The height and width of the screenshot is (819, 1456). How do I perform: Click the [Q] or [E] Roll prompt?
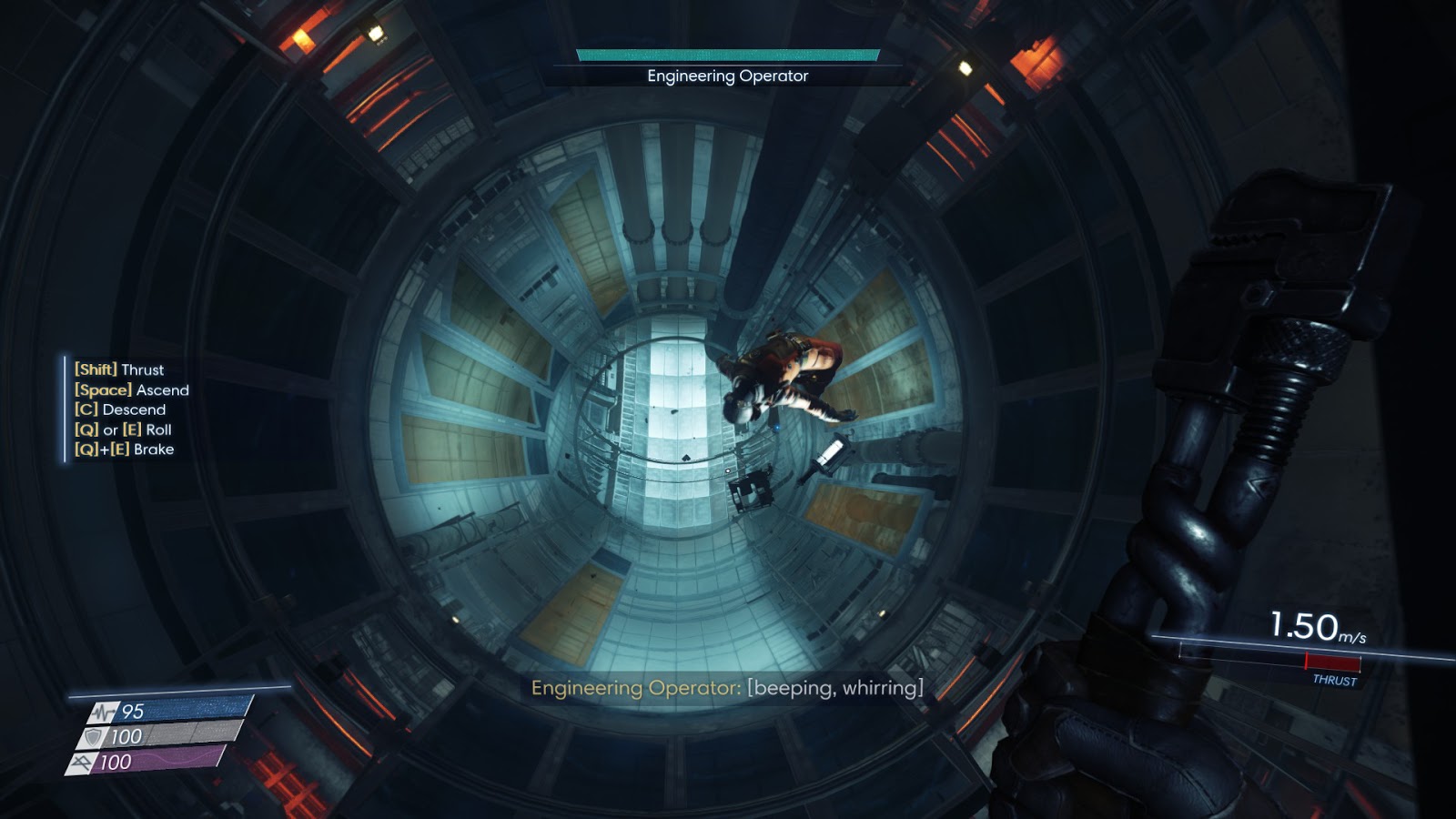click(x=121, y=430)
